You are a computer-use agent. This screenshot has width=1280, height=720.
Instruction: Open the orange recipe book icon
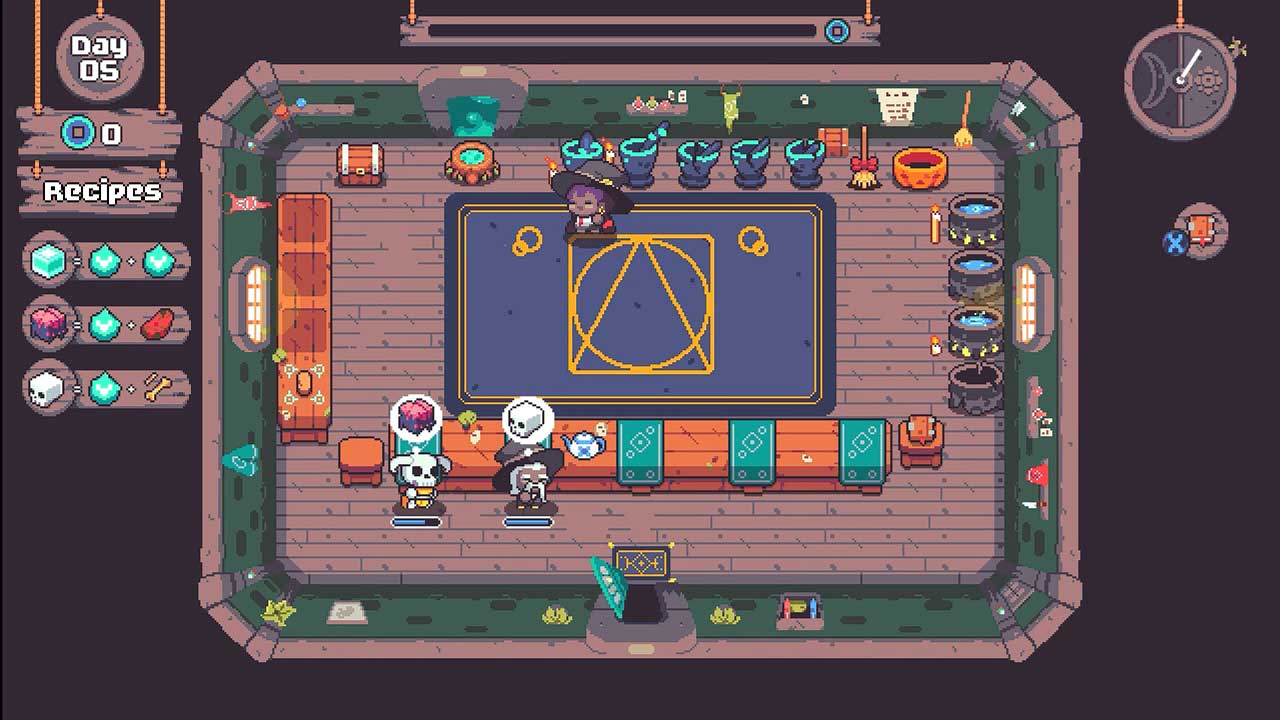coord(1201,231)
